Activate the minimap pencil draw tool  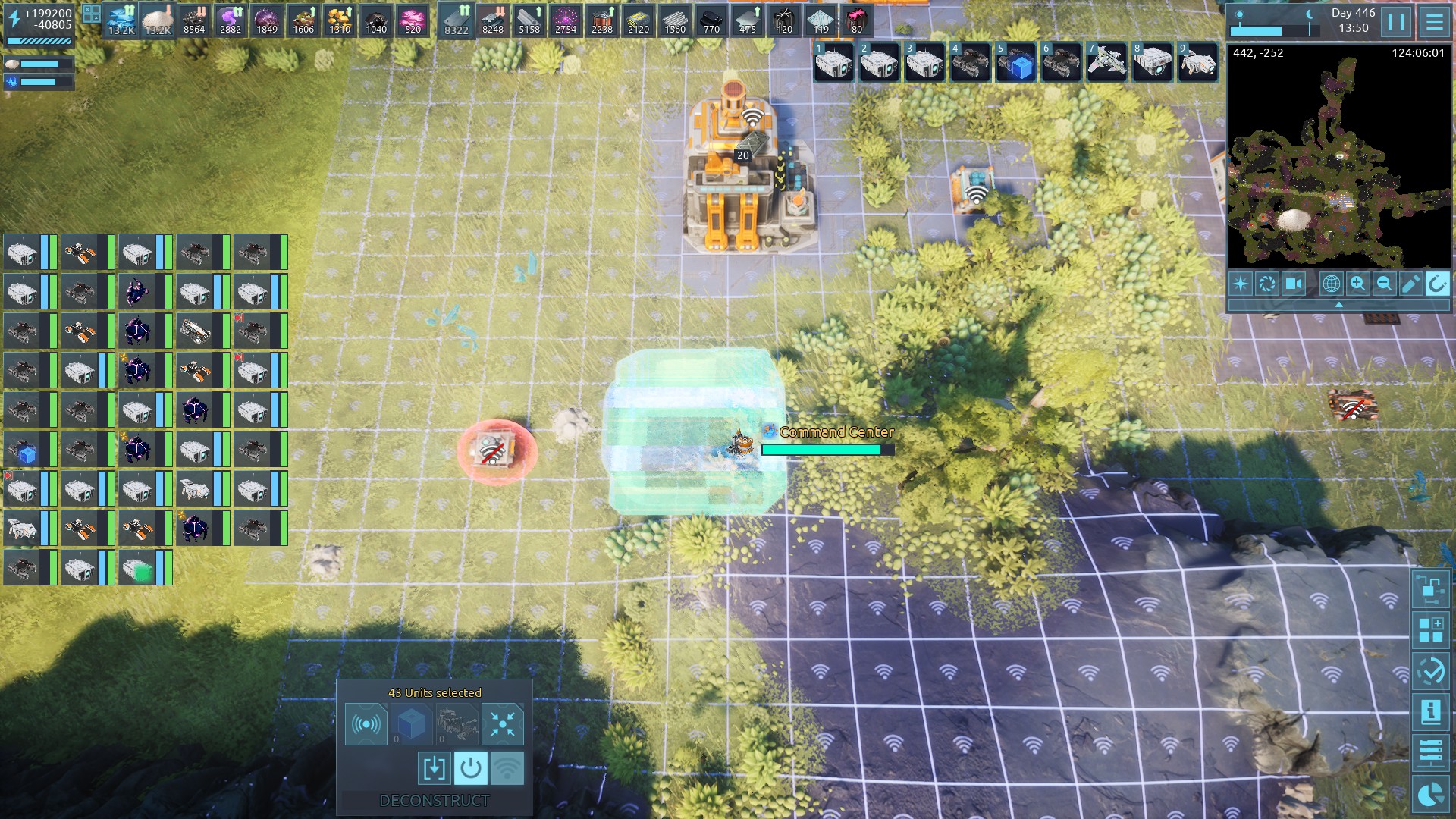(x=1410, y=284)
